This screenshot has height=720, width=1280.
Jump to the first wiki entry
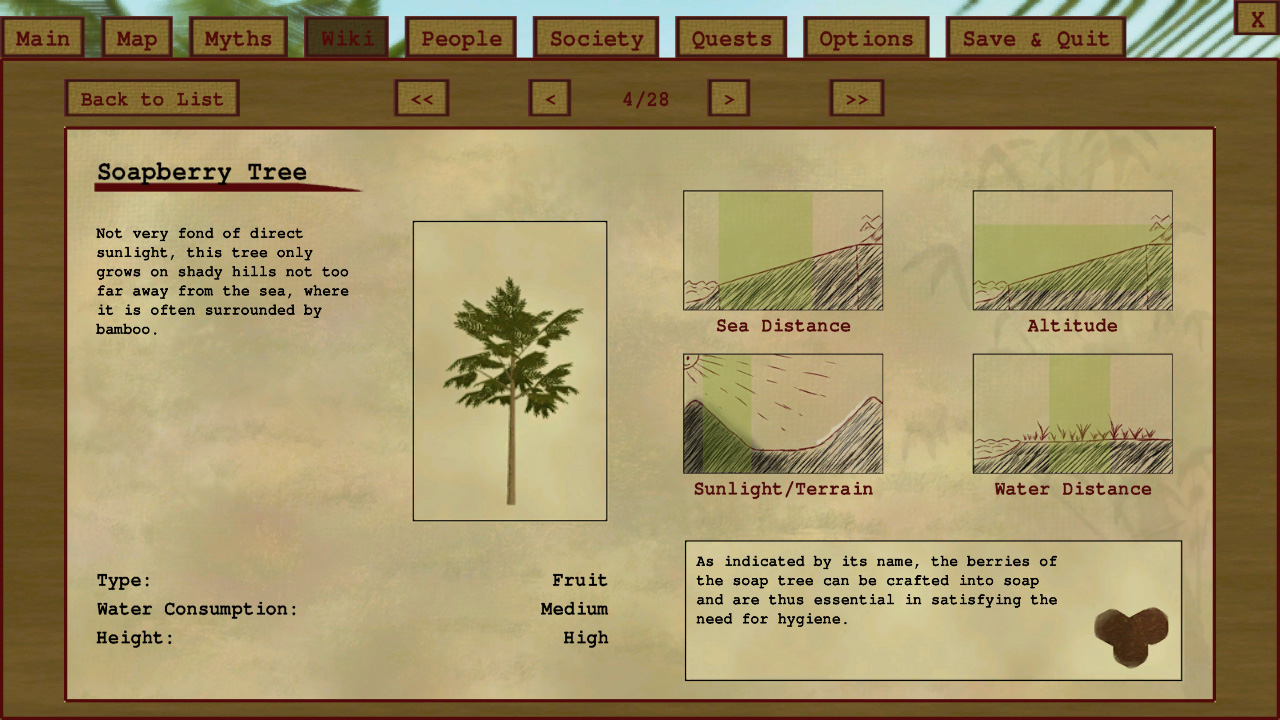pyautogui.click(x=422, y=99)
